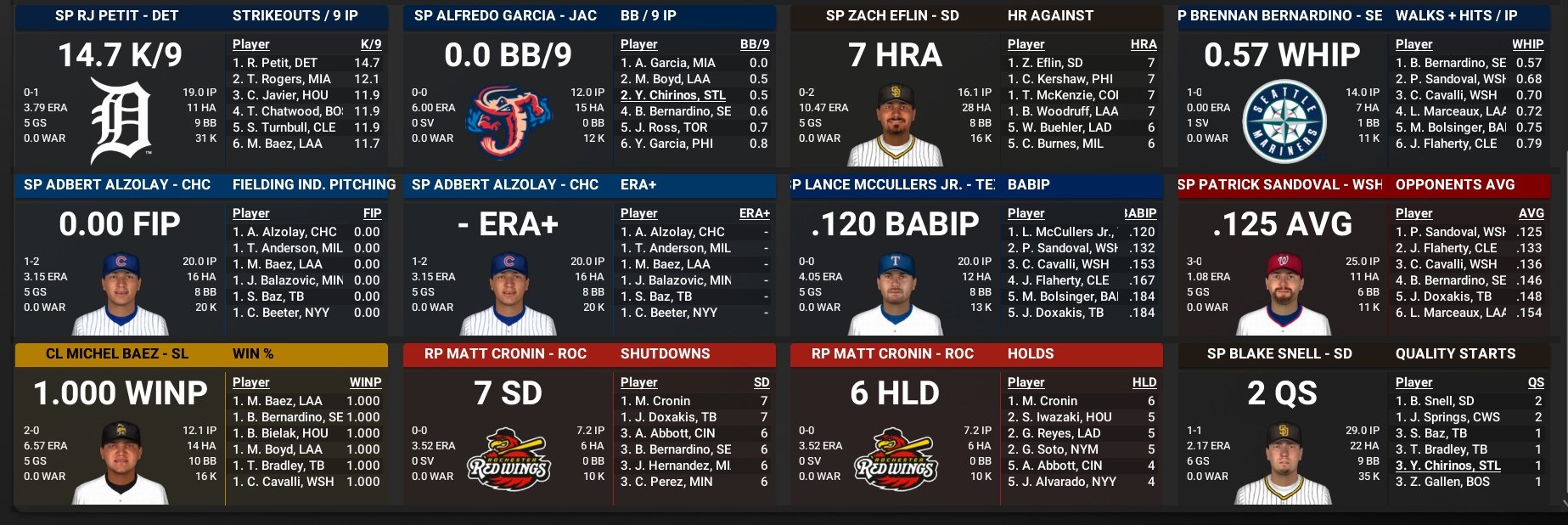Open Michel Baez's player photo
1568x525 pixels.
[121, 462]
